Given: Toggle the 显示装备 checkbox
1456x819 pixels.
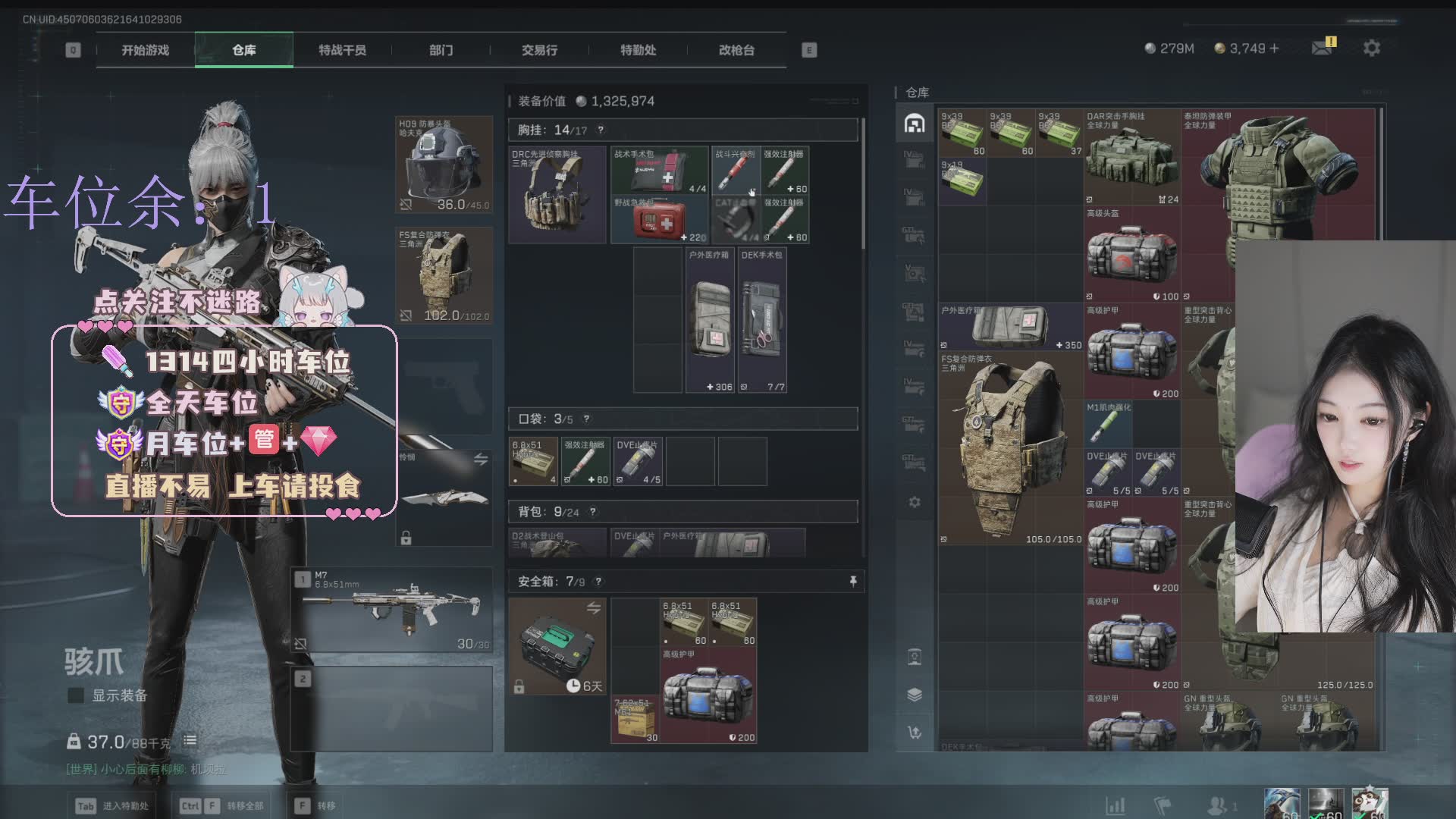Looking at the screenshot, I should point(76,695).
